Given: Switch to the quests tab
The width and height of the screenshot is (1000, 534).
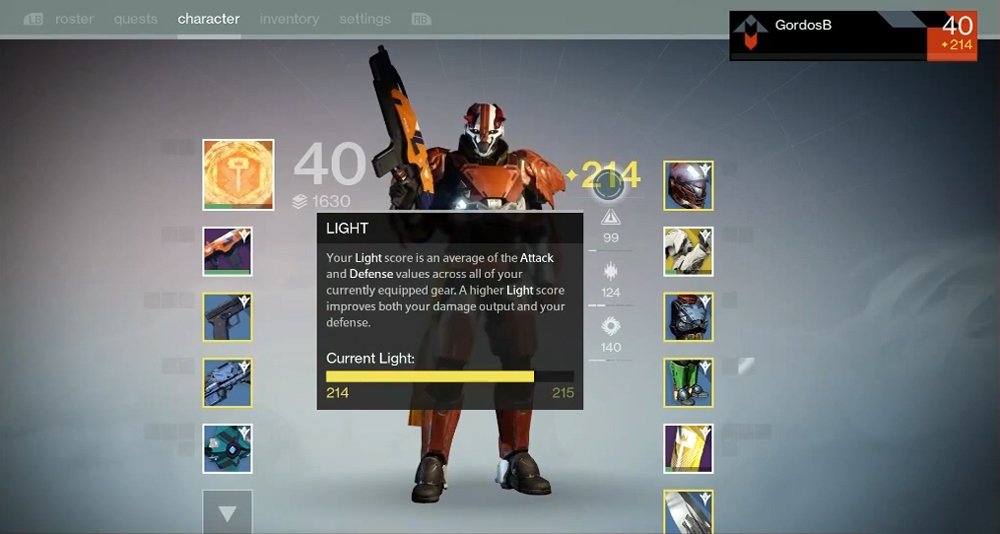Looking at the screenshot, I should pyautogui.click(x=135, y=19).
